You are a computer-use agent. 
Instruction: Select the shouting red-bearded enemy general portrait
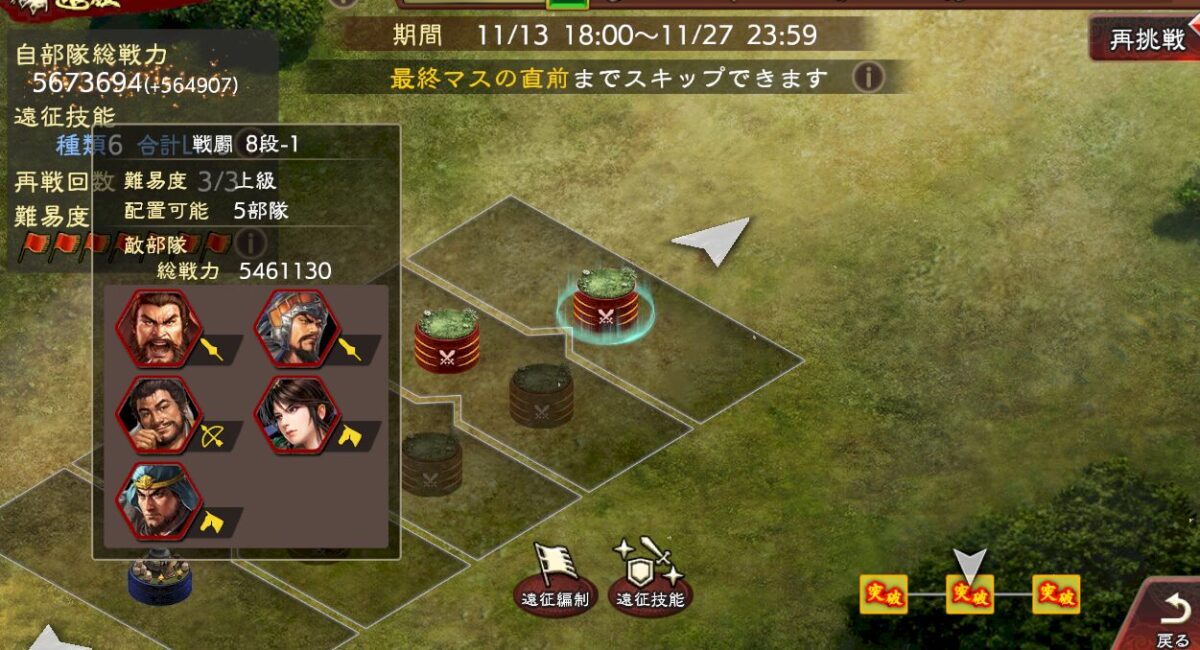(159, 328)
